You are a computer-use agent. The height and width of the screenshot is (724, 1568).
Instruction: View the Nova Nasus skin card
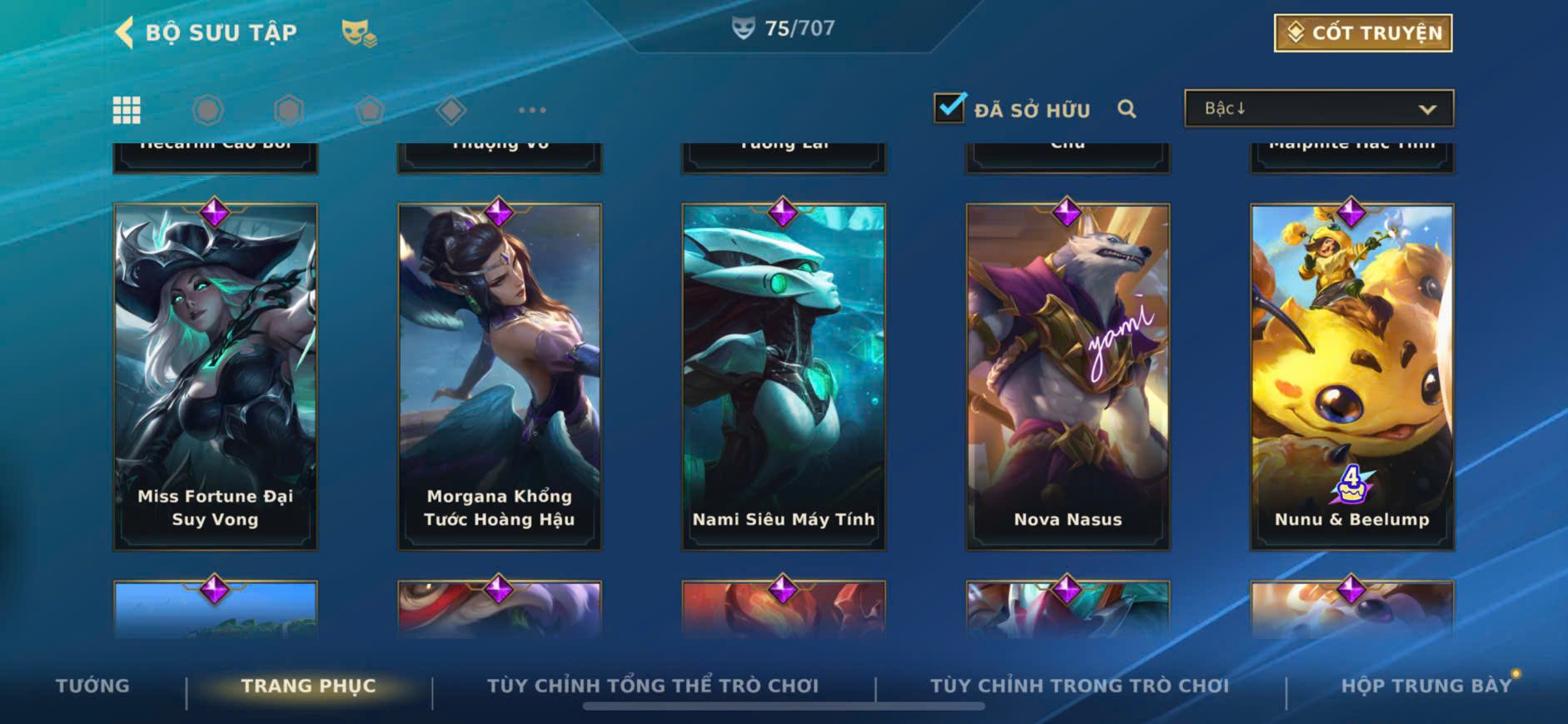[1068, 377]
